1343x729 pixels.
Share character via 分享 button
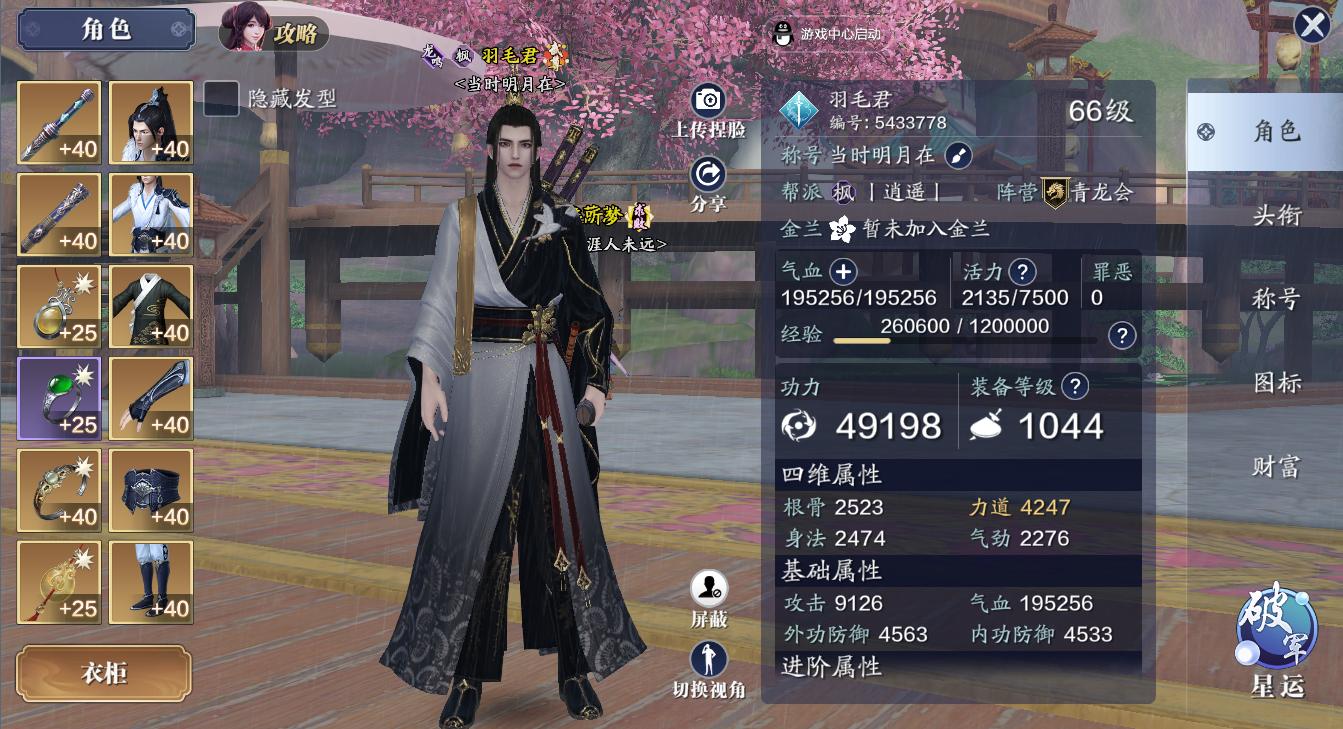click(x=708, y=175)
